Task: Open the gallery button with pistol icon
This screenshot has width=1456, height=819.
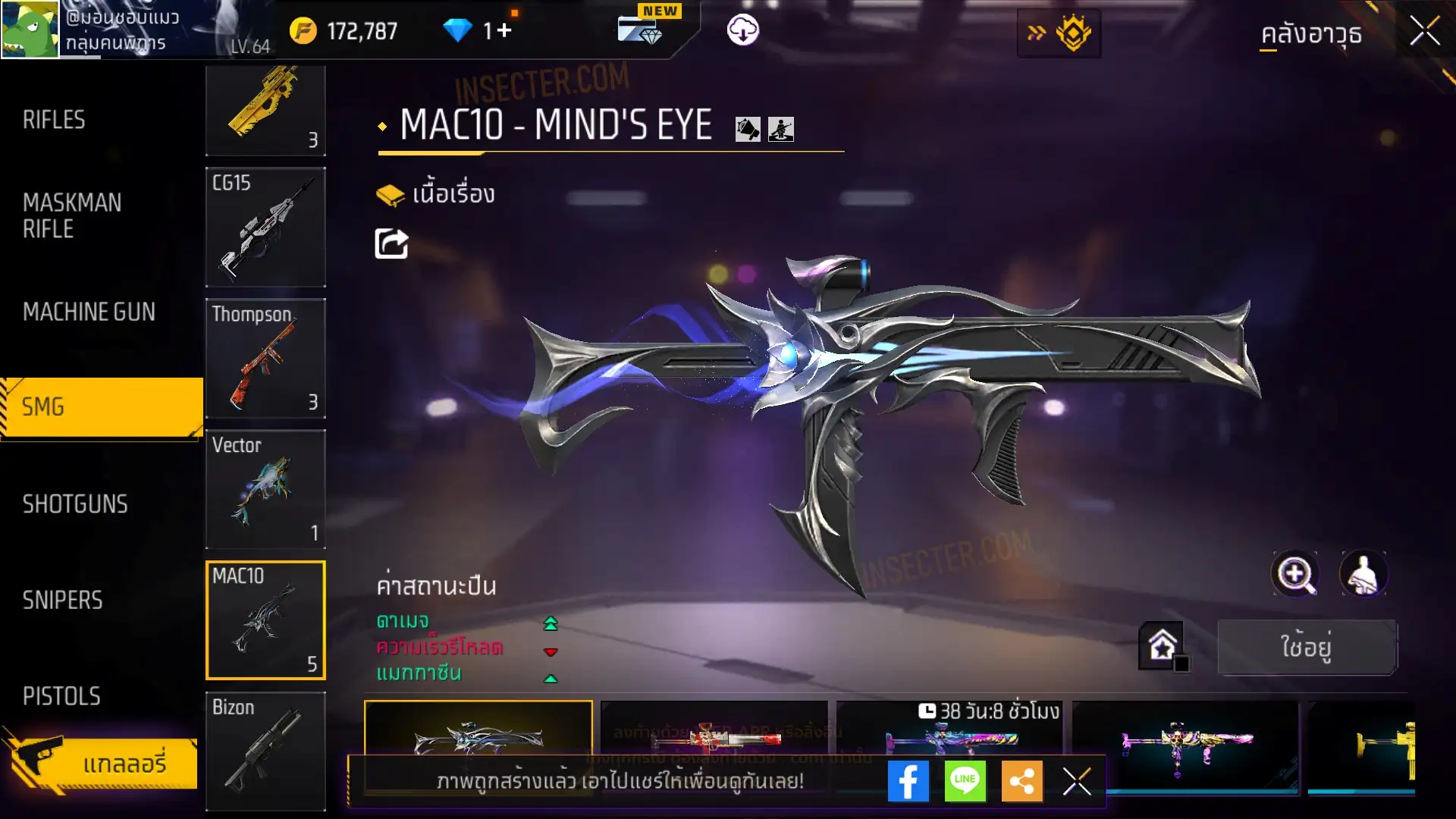Action: 102,763
